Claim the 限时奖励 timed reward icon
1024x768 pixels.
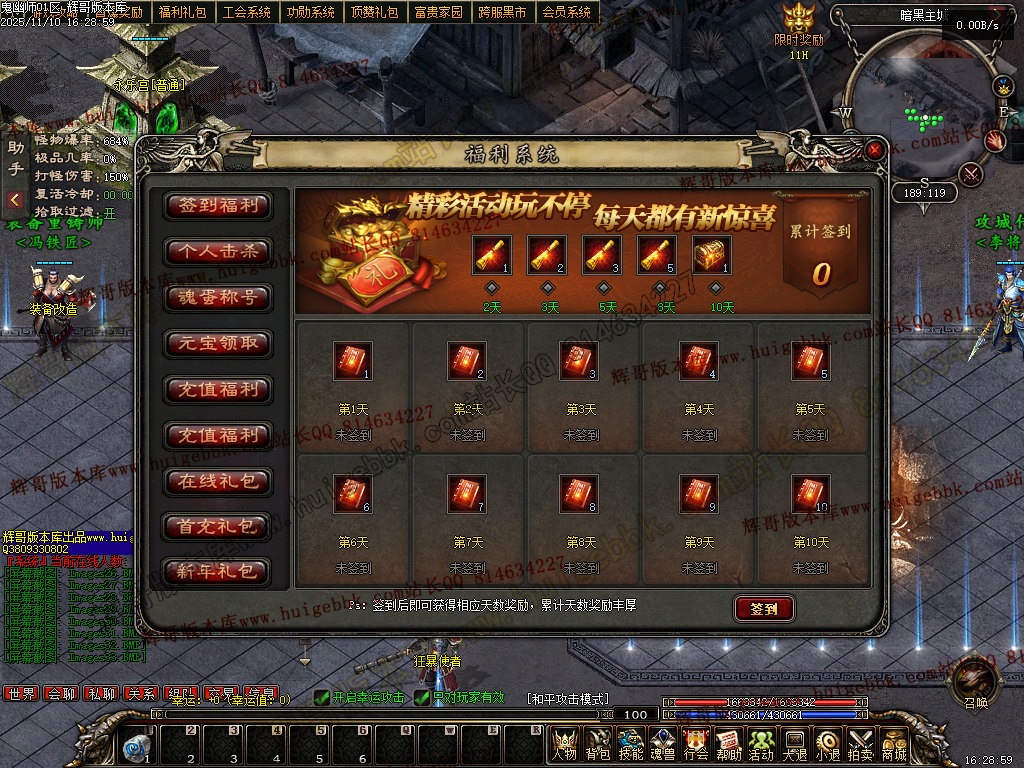click(799, 20)
